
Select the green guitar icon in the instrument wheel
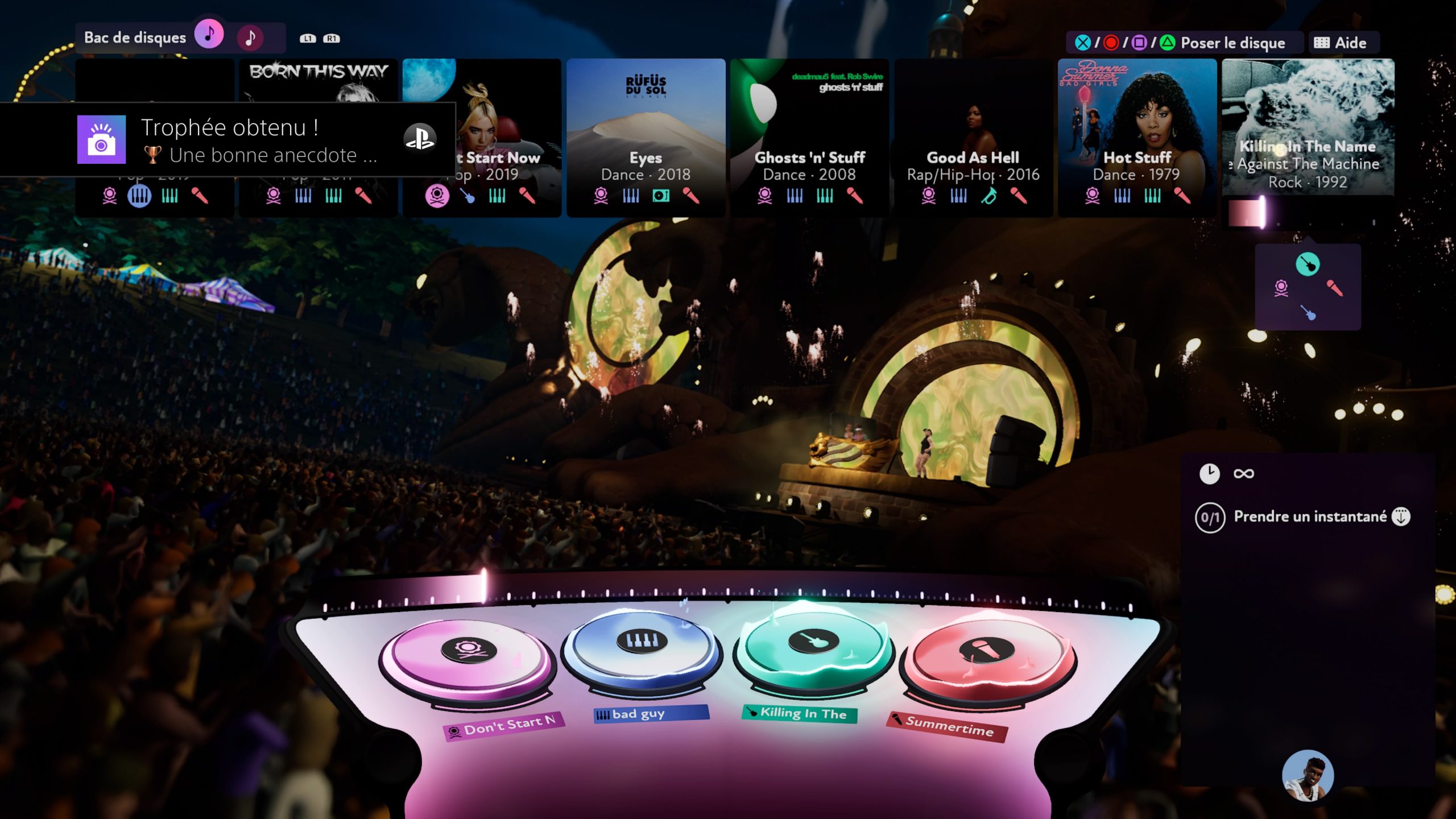(x=1308, y=264)
